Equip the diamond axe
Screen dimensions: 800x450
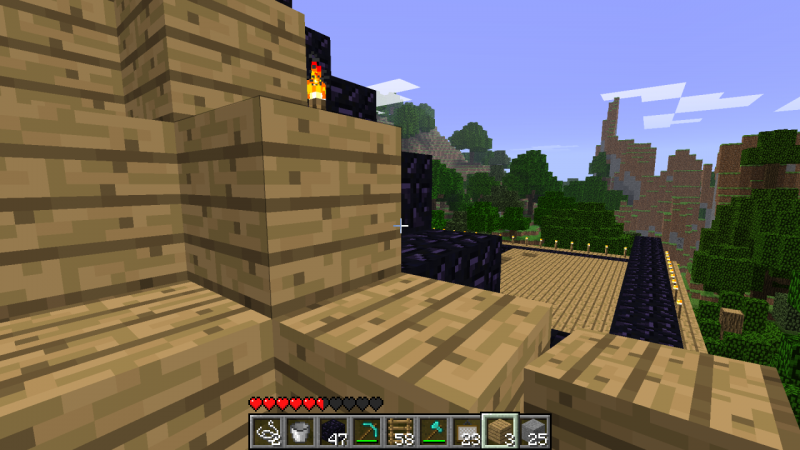(434, 431)
